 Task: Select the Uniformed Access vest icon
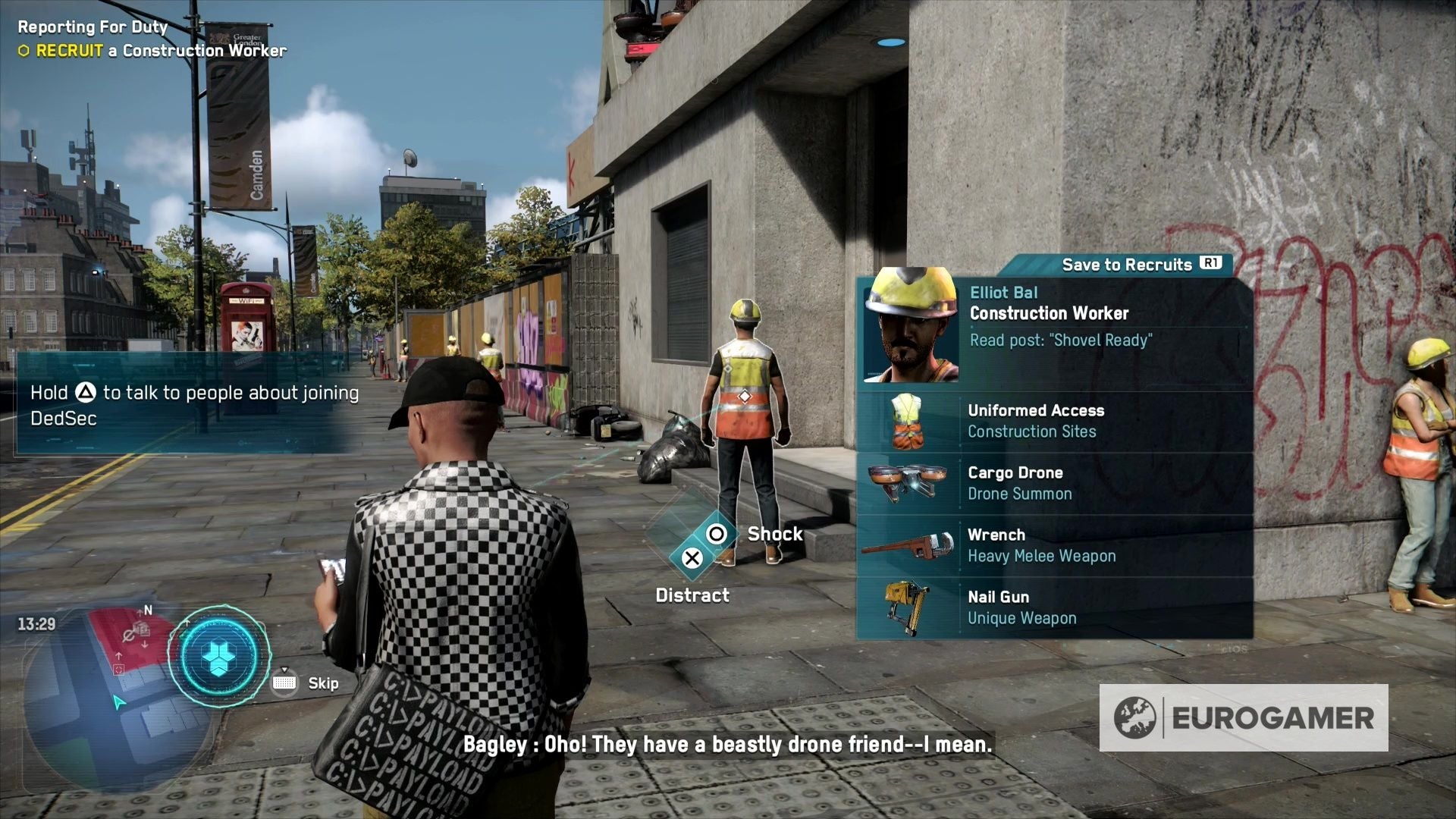[908, 421]
